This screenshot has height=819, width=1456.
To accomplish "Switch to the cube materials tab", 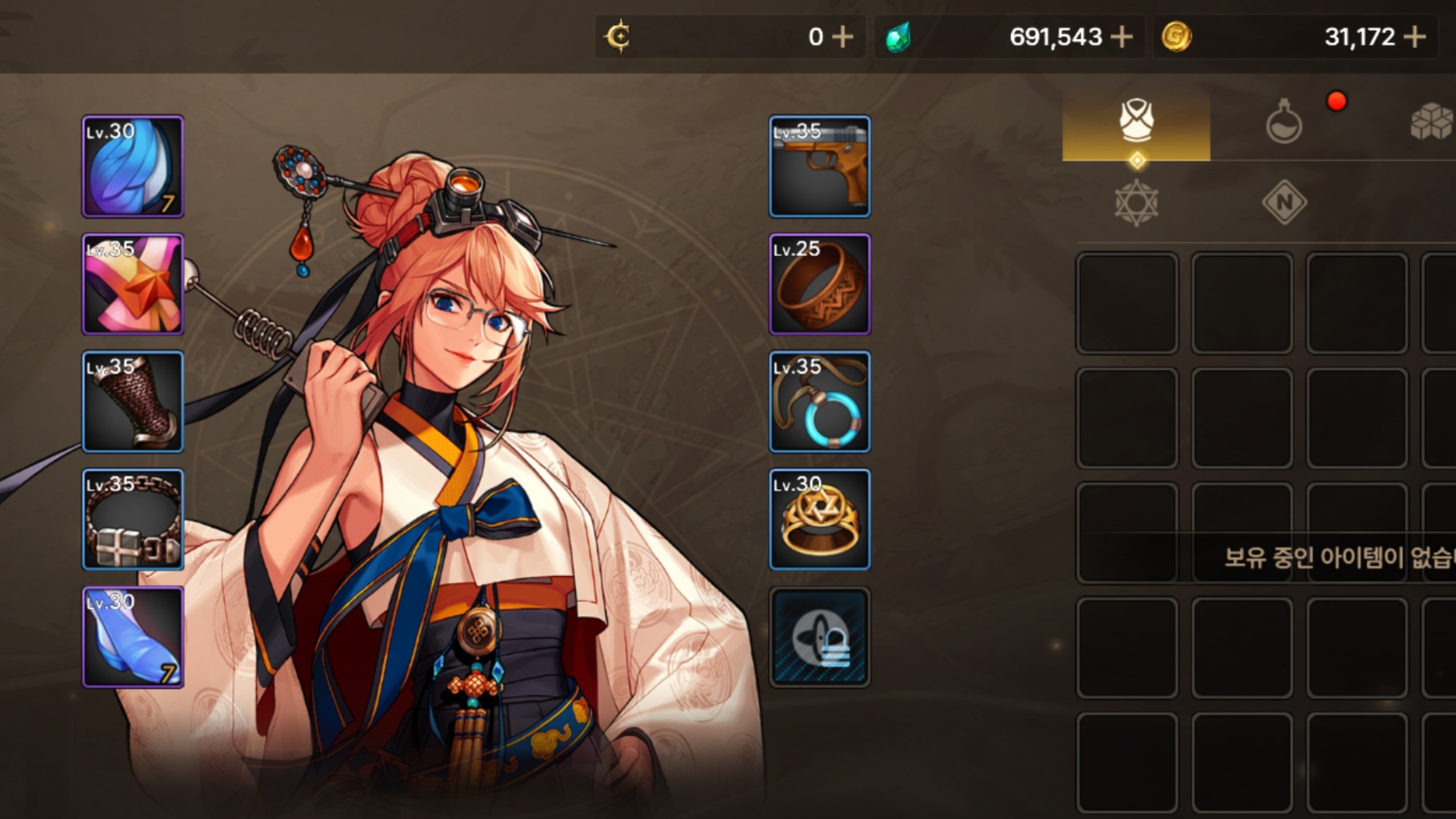I will pyautogui.click(x=1432, y=121).
